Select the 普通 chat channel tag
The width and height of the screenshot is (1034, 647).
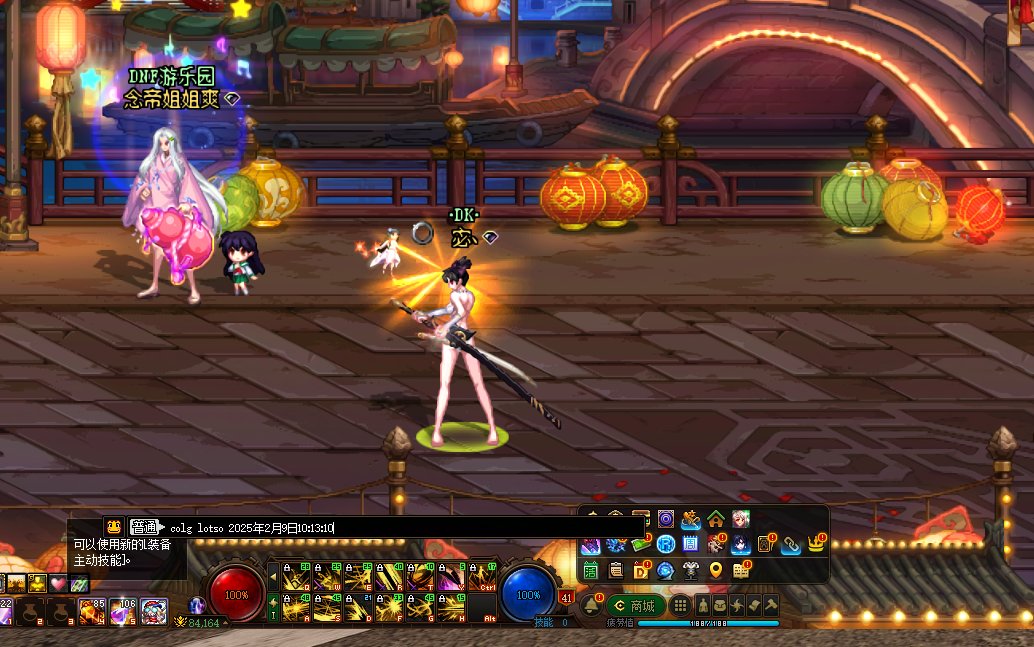(144, 527)
